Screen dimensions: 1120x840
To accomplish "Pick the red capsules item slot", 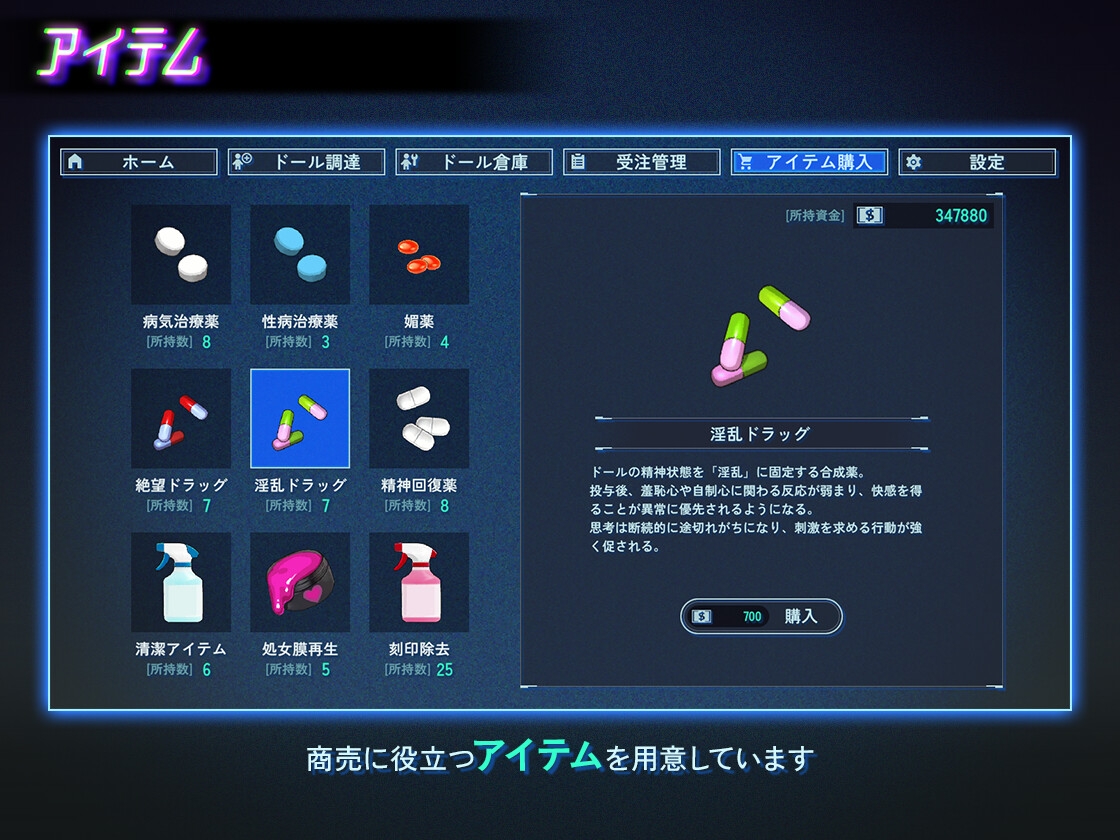I will (x=419, y=255).
